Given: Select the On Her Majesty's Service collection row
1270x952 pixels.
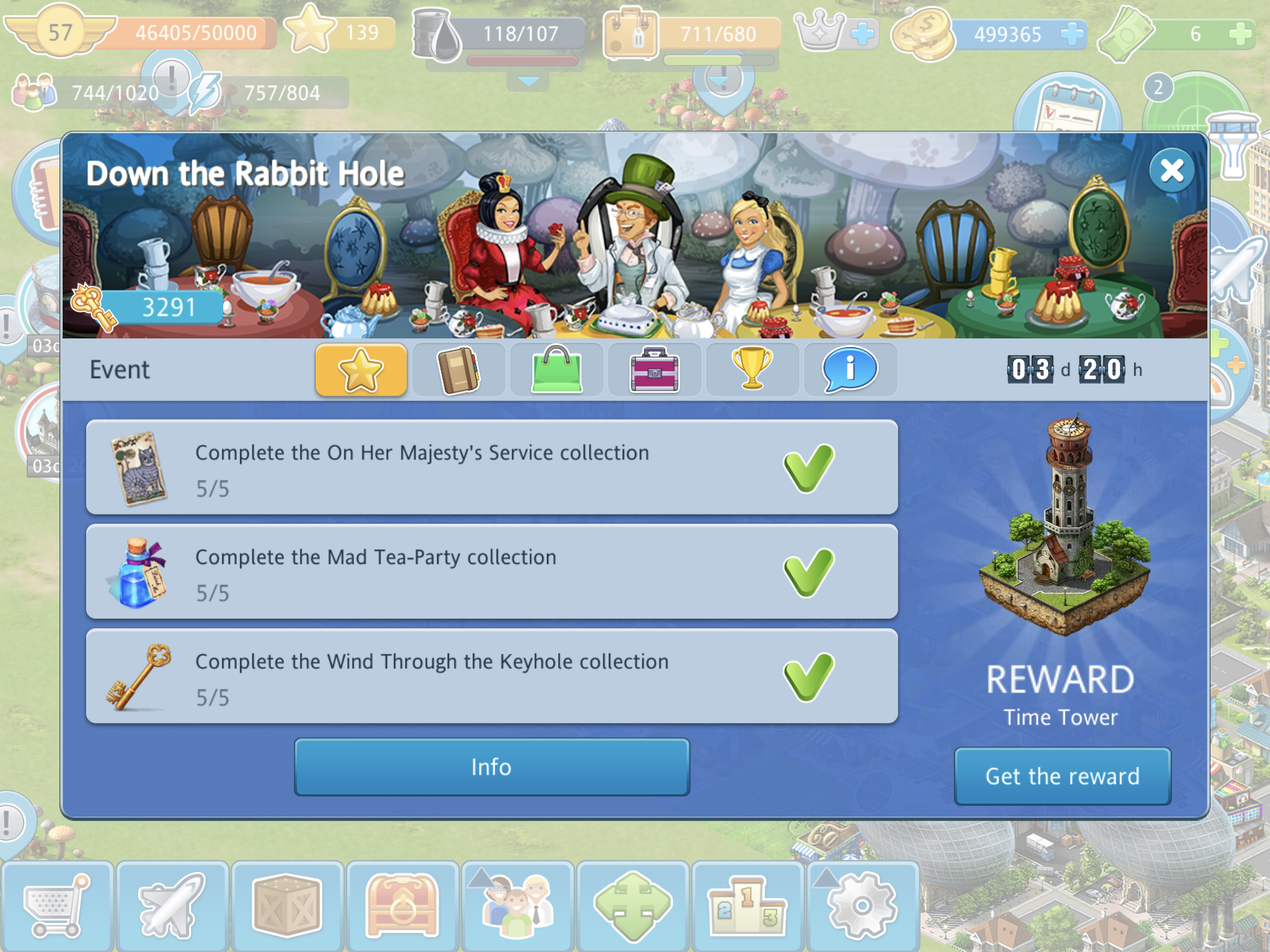Looking at the screenshot, I should point(492,468).
